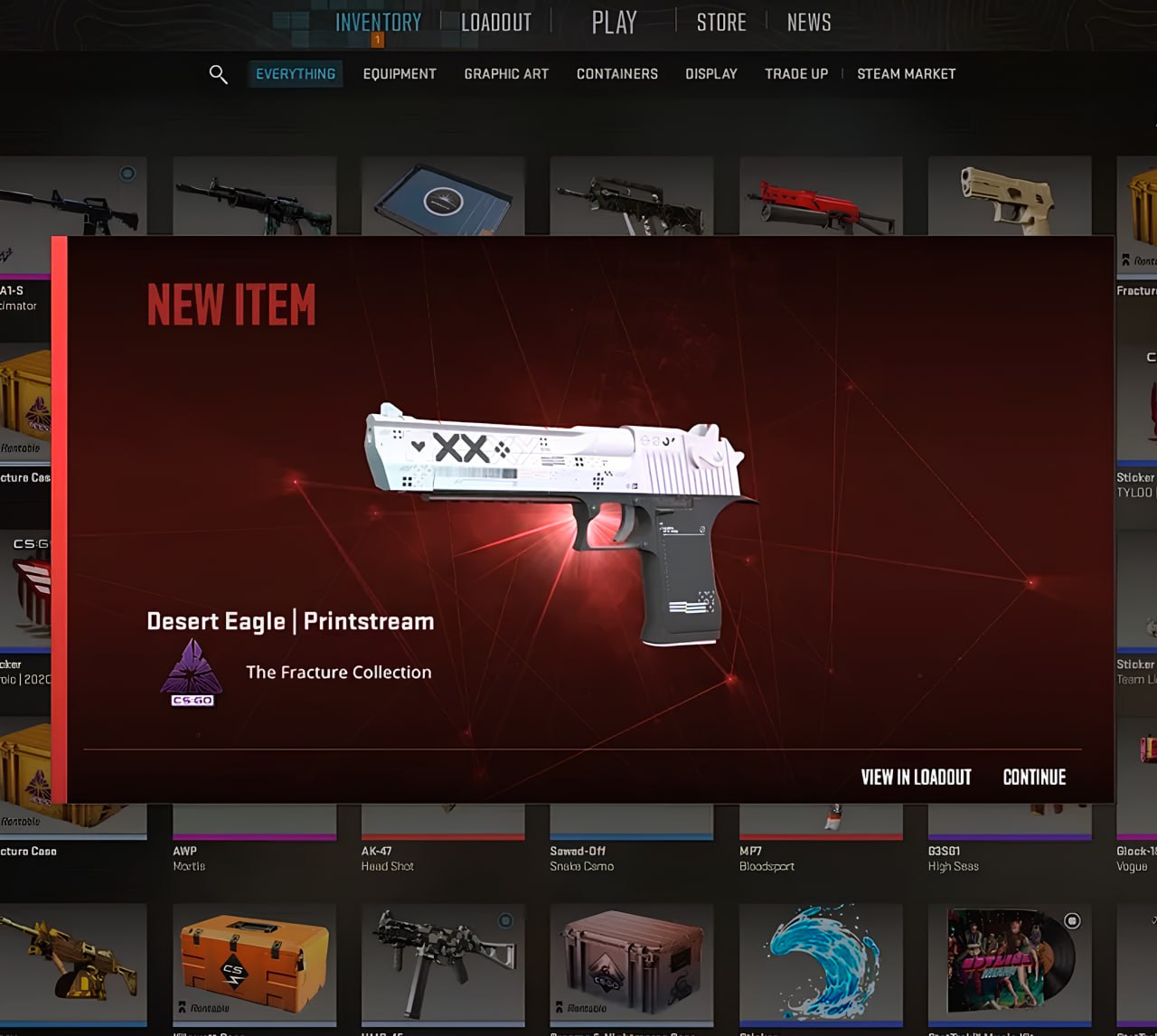
Task: Open the Display category
Action: 711,74
